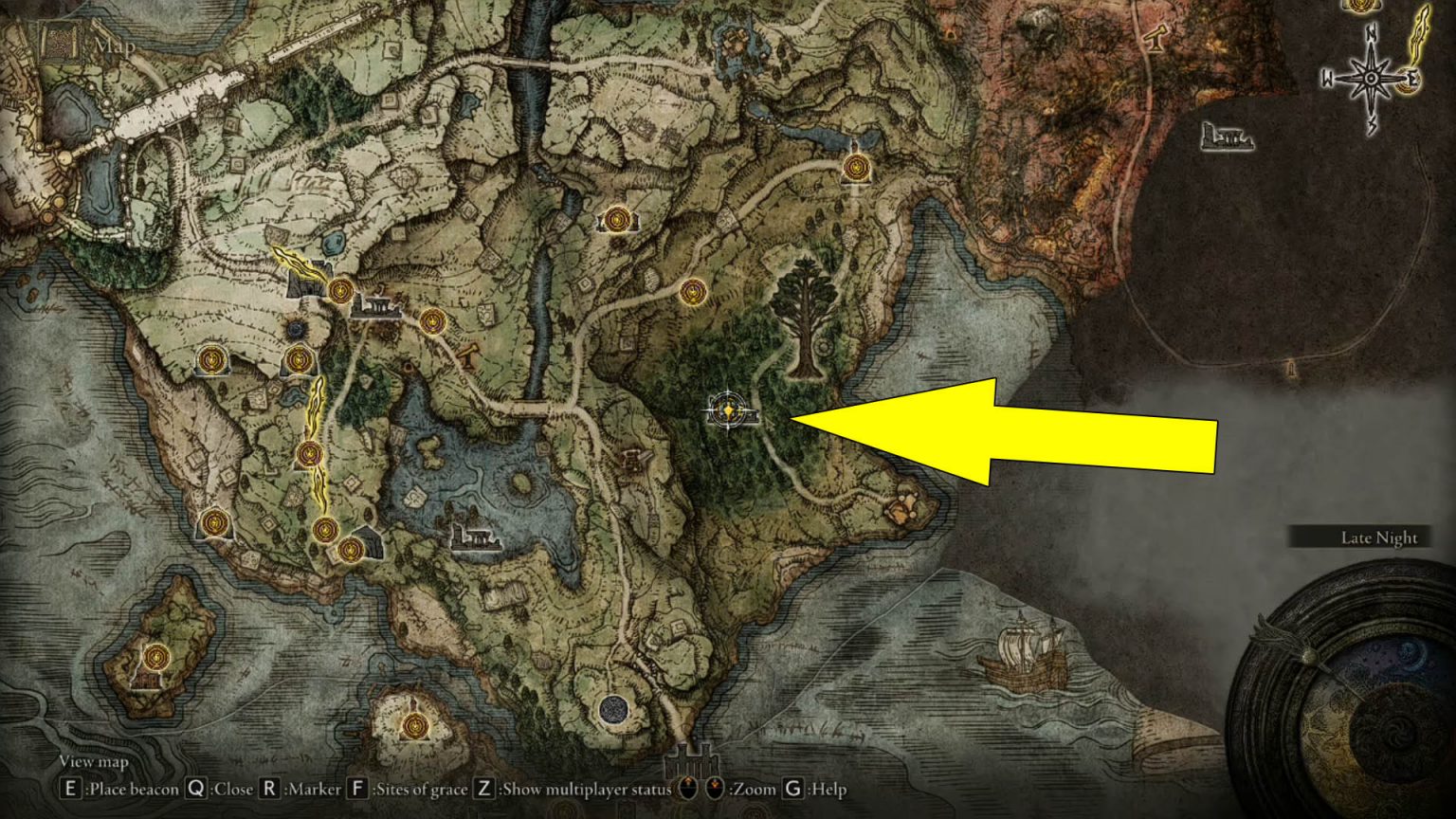Image resolution: width=1456 pixels, height=819 pixels.
Task: Click the site of grace near Stormveil gate
Action: coord(339,290)
